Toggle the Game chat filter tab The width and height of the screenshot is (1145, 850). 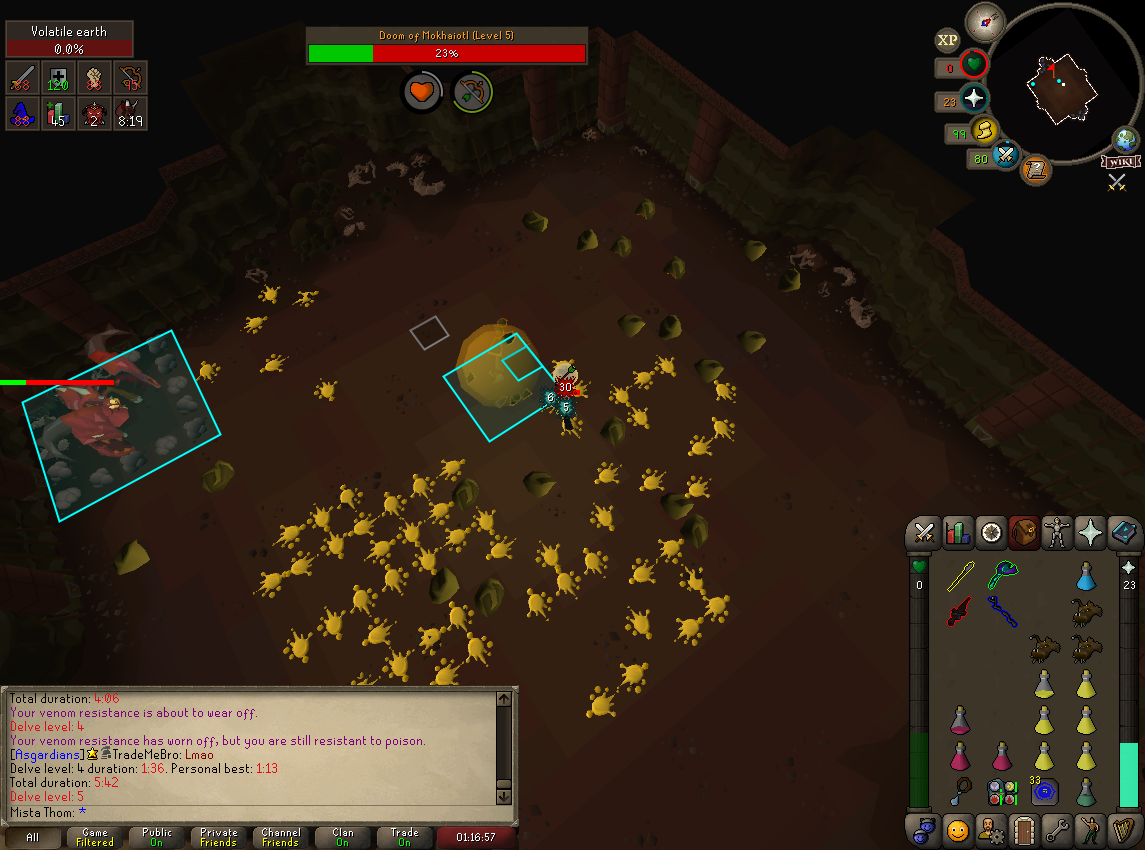coord(95,837)
